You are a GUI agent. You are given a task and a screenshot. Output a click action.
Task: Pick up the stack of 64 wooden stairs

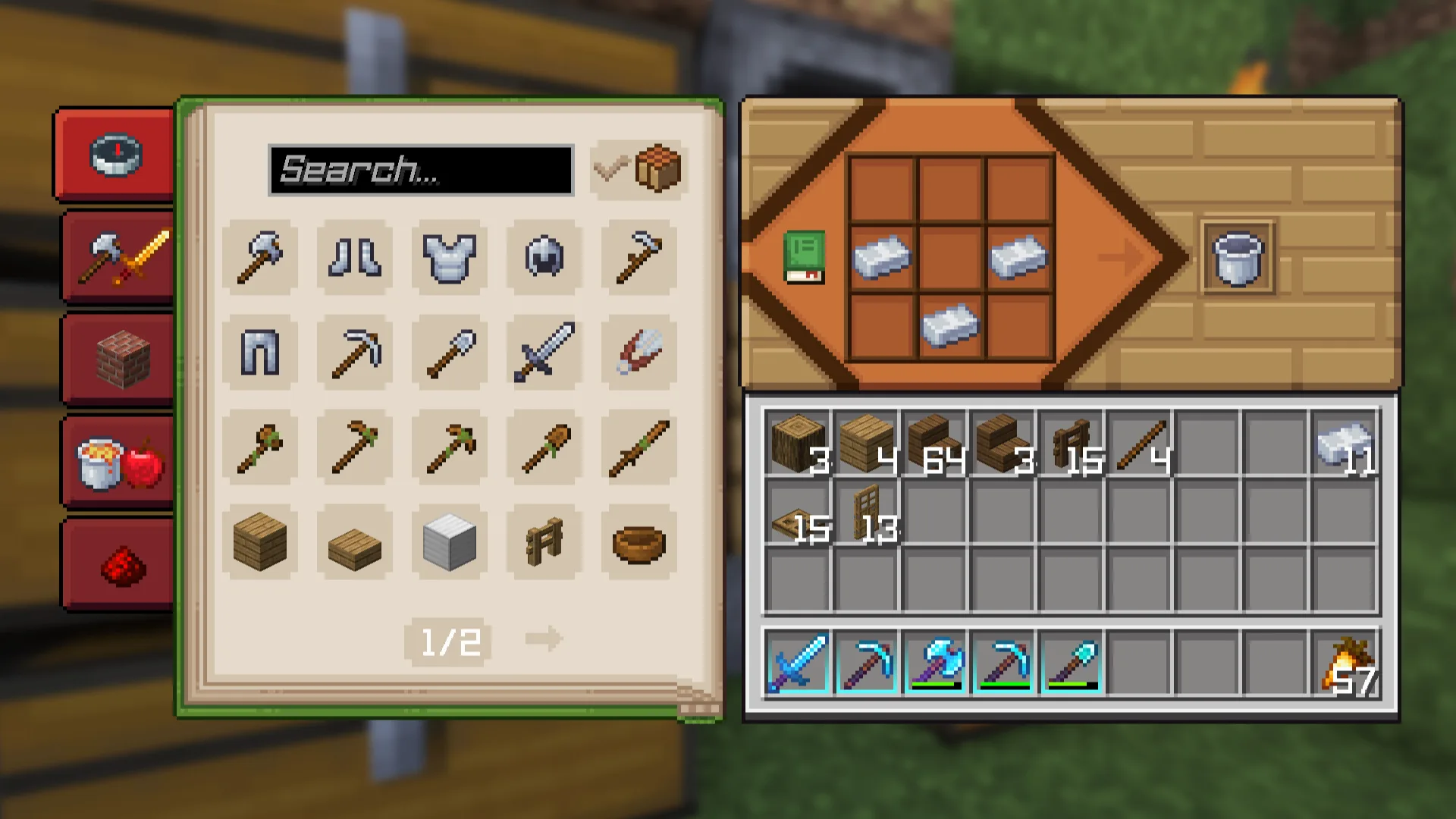934,444
